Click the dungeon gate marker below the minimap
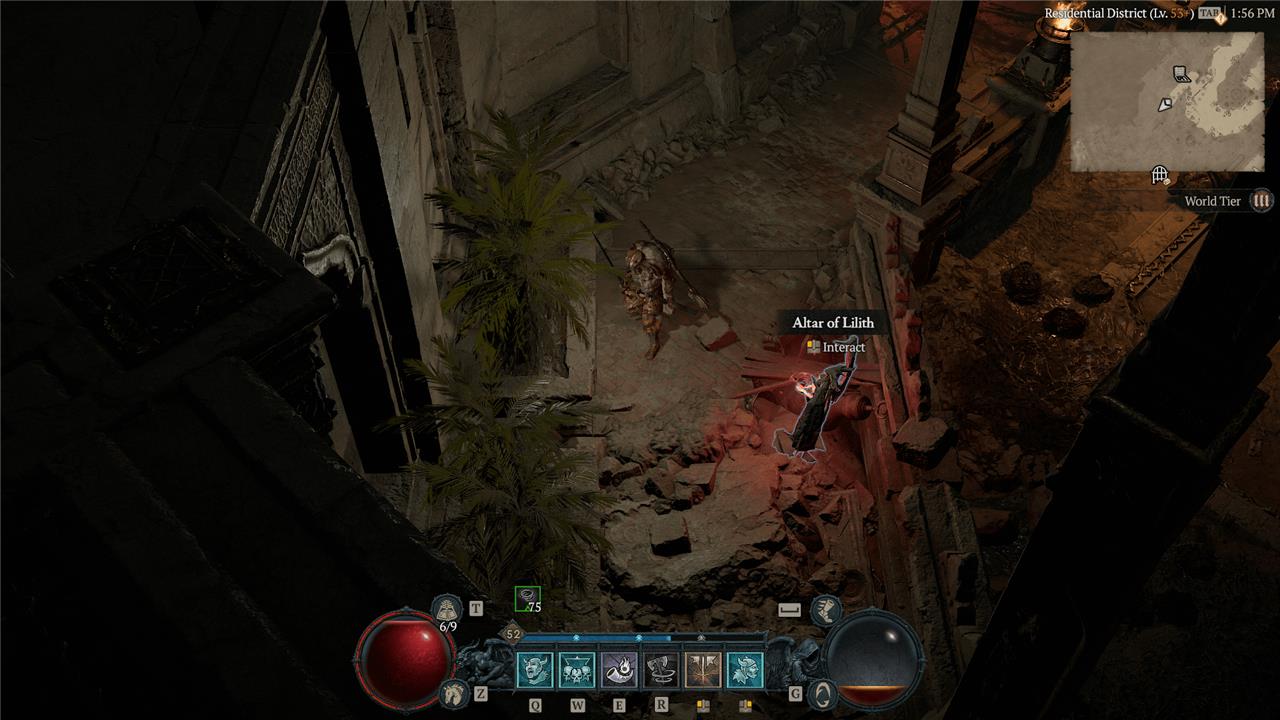 (x=1160, y=176)
